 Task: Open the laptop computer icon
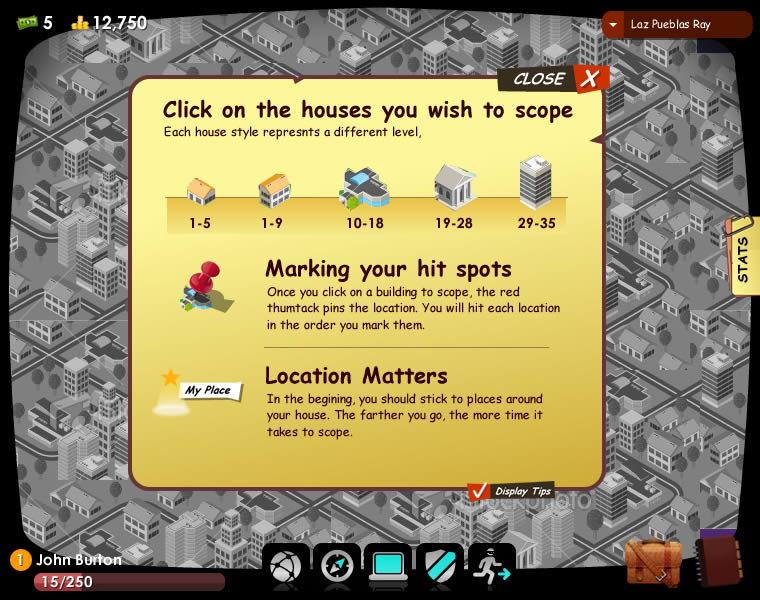(x=388, y=567)
